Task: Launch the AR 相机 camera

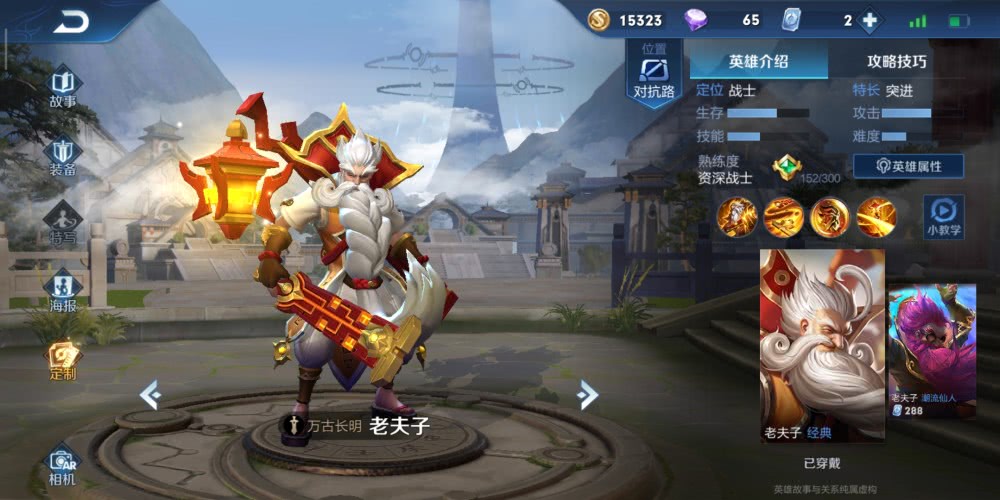Action: point(62,463)
